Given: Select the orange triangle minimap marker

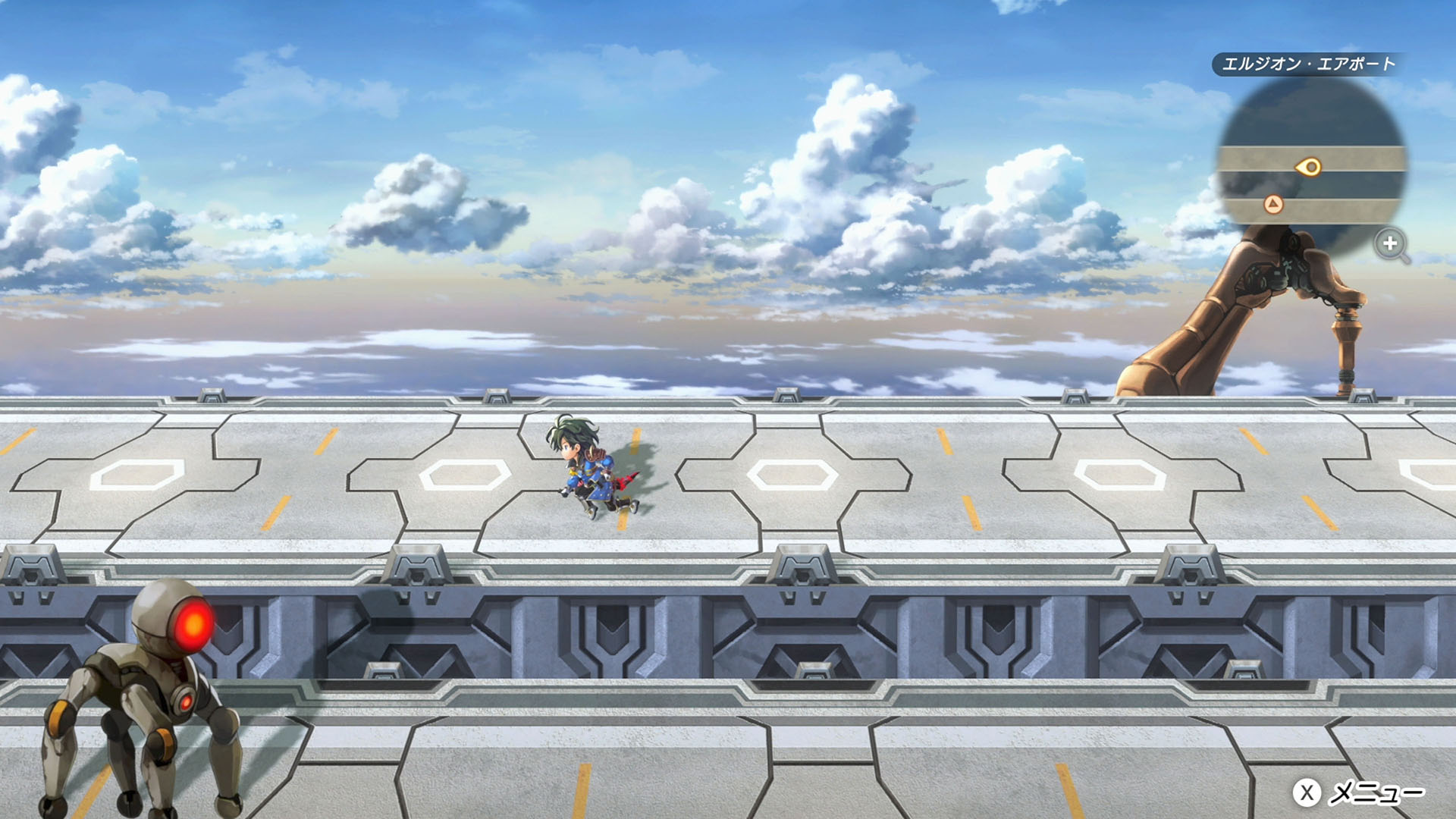Looking at the screenshot, I should click(1273, 204).
